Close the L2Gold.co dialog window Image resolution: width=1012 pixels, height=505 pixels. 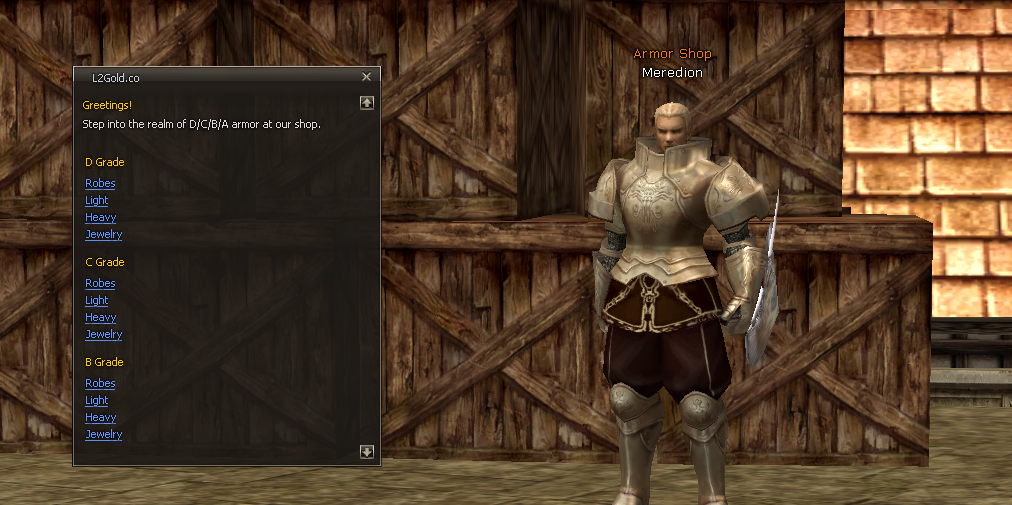pyautogui.click(x=366, y=77)
